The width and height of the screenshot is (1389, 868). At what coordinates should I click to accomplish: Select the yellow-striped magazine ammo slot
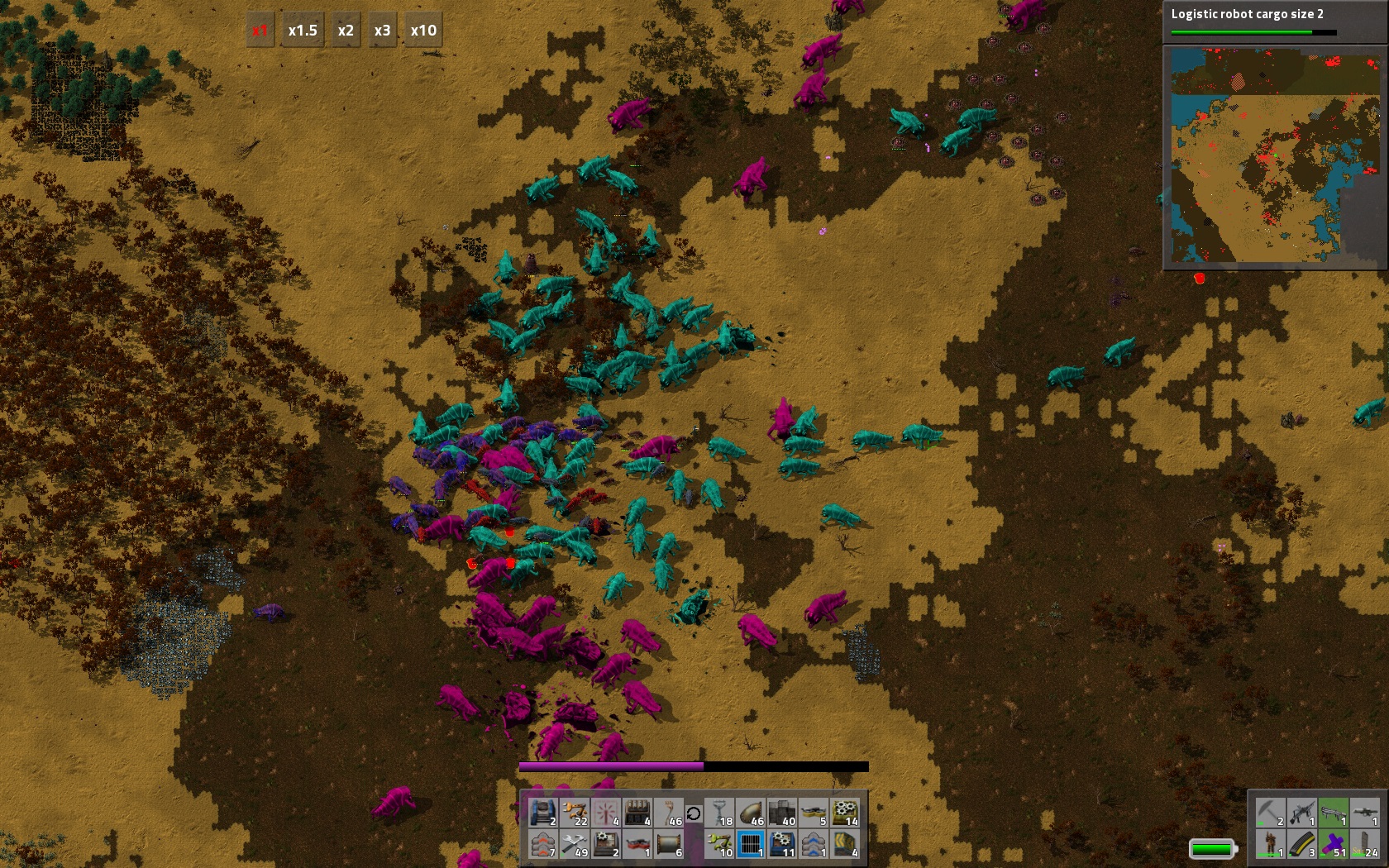(x=1301, y=845)
